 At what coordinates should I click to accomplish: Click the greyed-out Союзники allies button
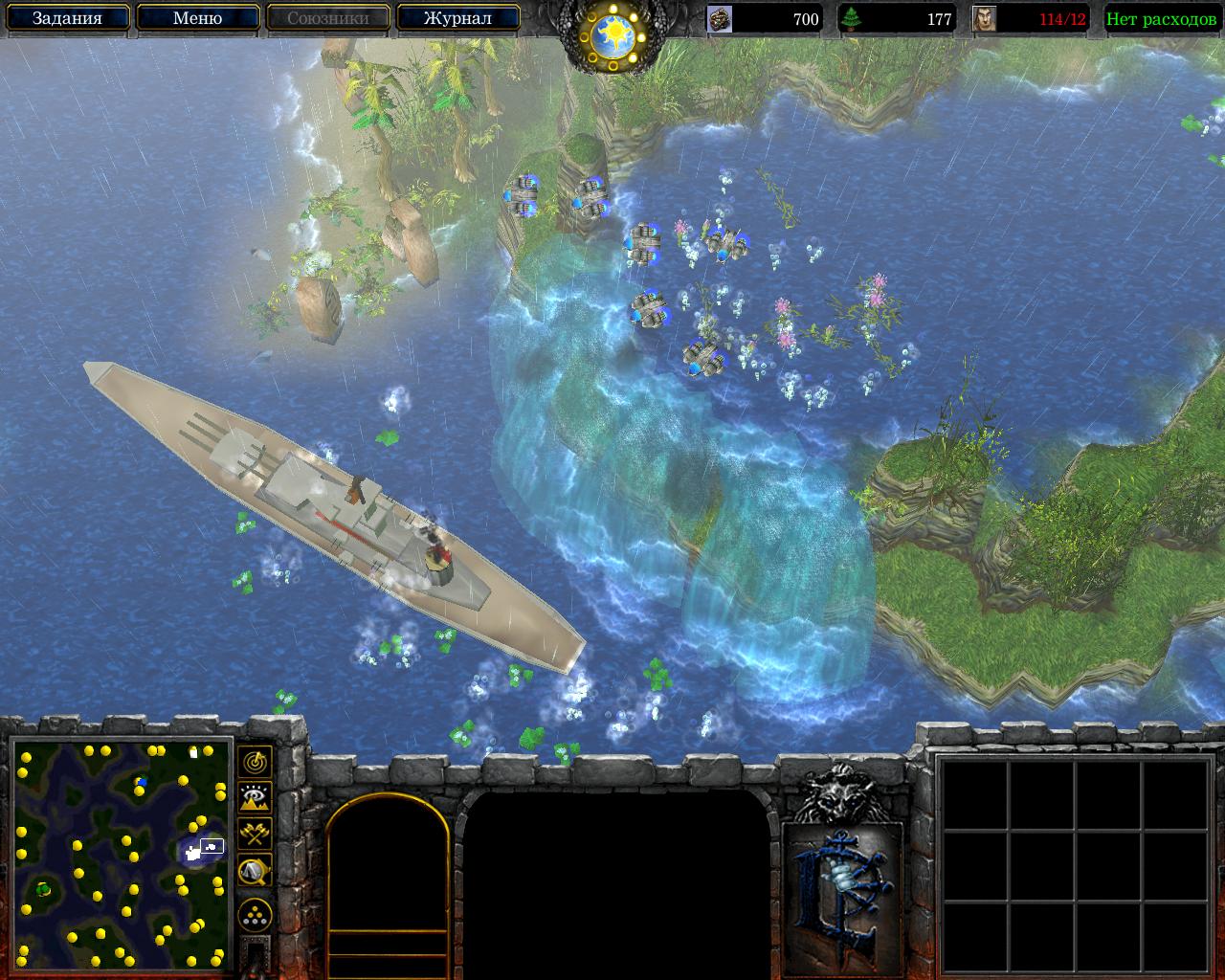[x=327, y=18]
